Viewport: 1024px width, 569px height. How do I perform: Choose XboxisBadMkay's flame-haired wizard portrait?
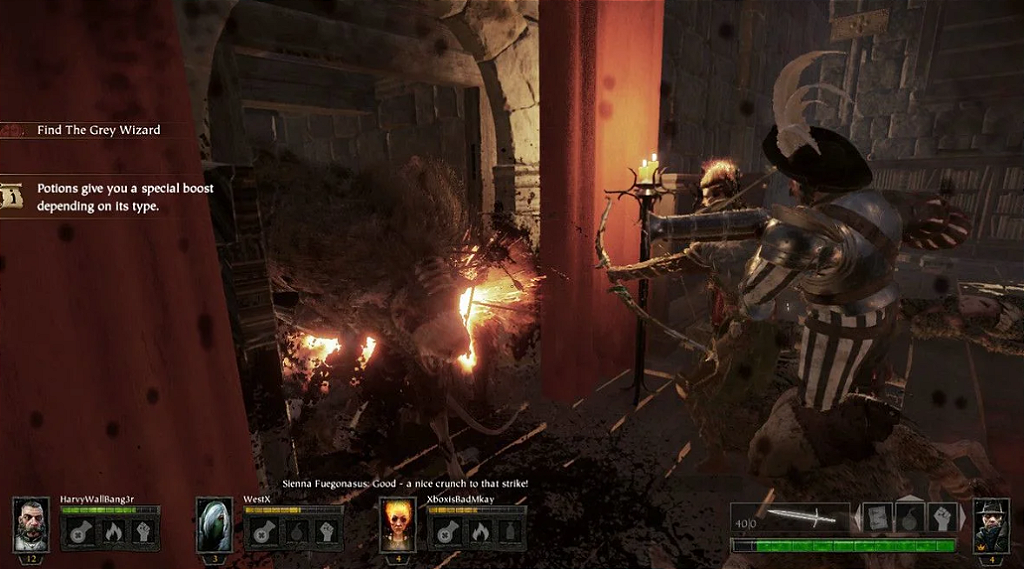click(398, 524)
